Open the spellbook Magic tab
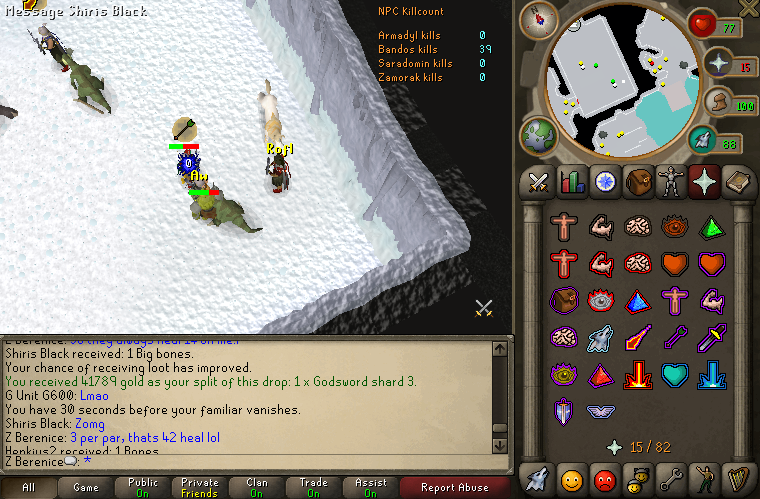 tap(735, 182)
